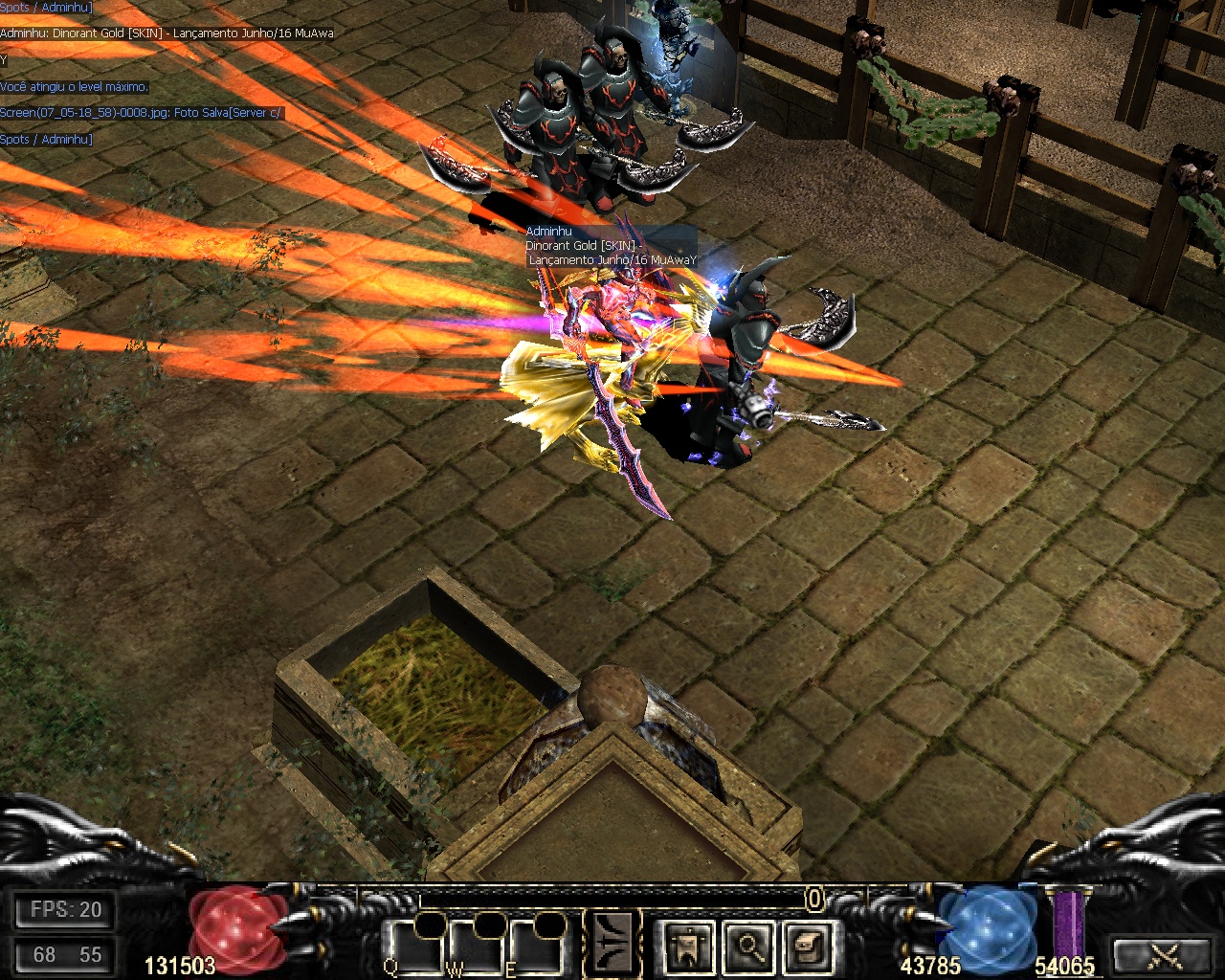Select the active skill slot
Screen dimensions: 1225x980
(x=612, y=944)
